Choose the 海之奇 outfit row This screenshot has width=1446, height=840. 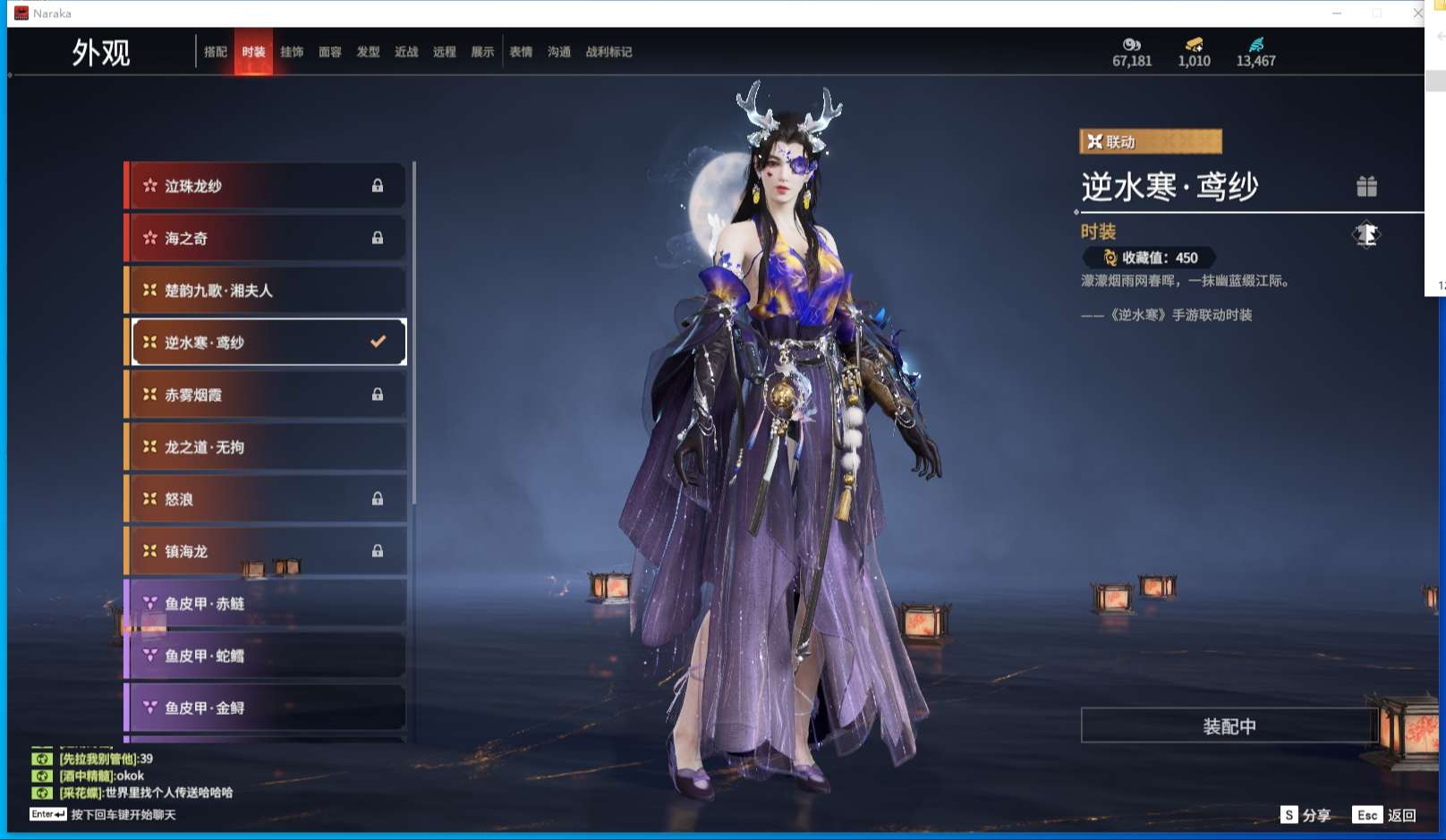(x=267, y=238)
